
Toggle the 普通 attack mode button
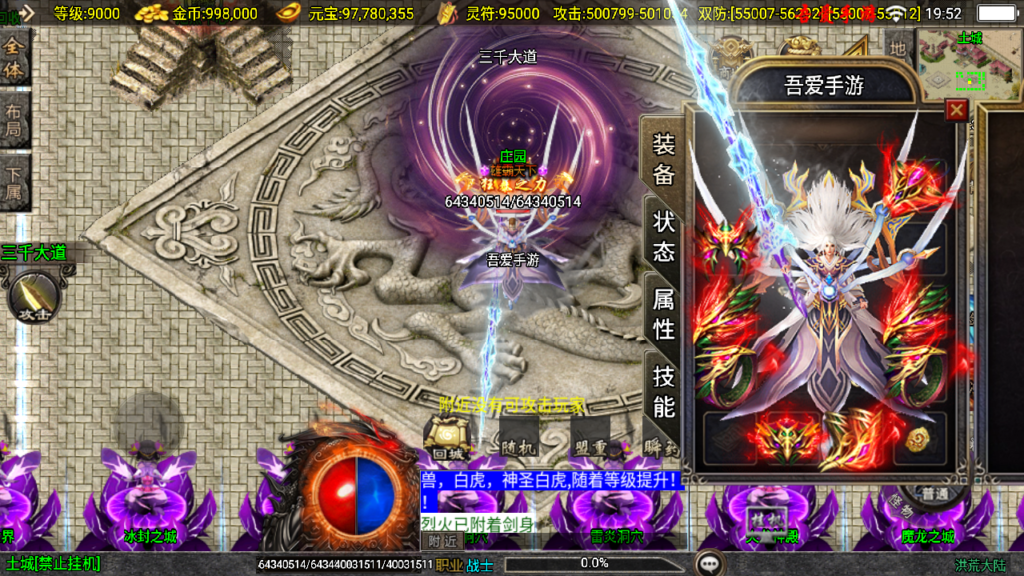pos(934,493)
